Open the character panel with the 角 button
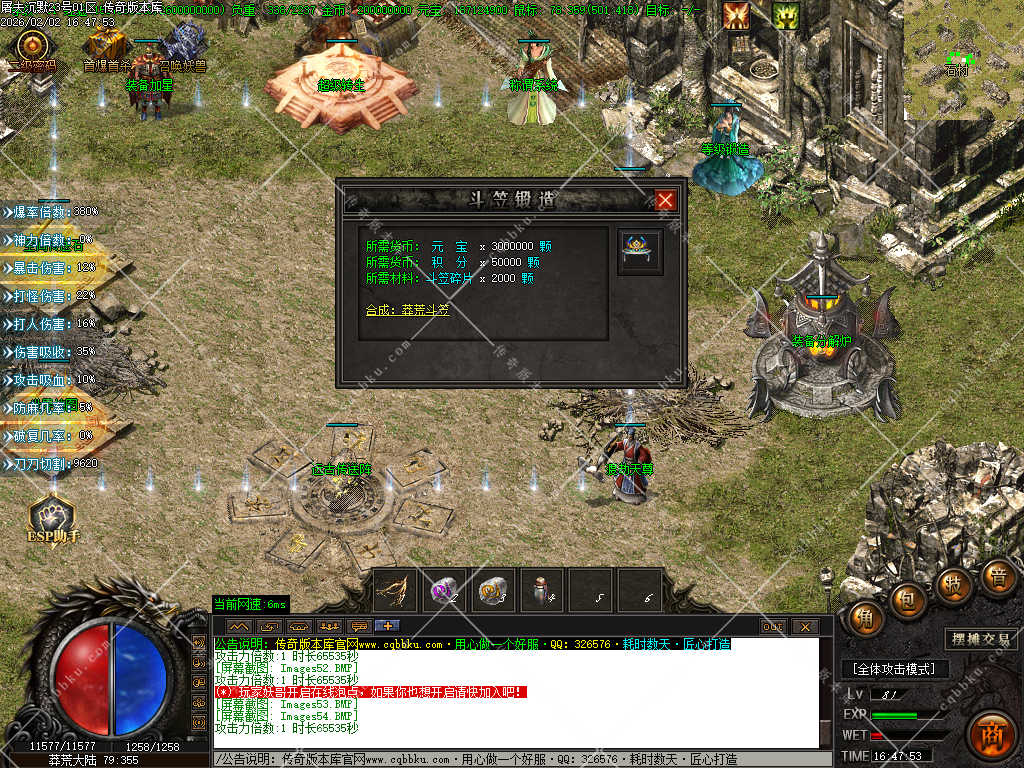The image size is (1024, 768). point(866,618)
